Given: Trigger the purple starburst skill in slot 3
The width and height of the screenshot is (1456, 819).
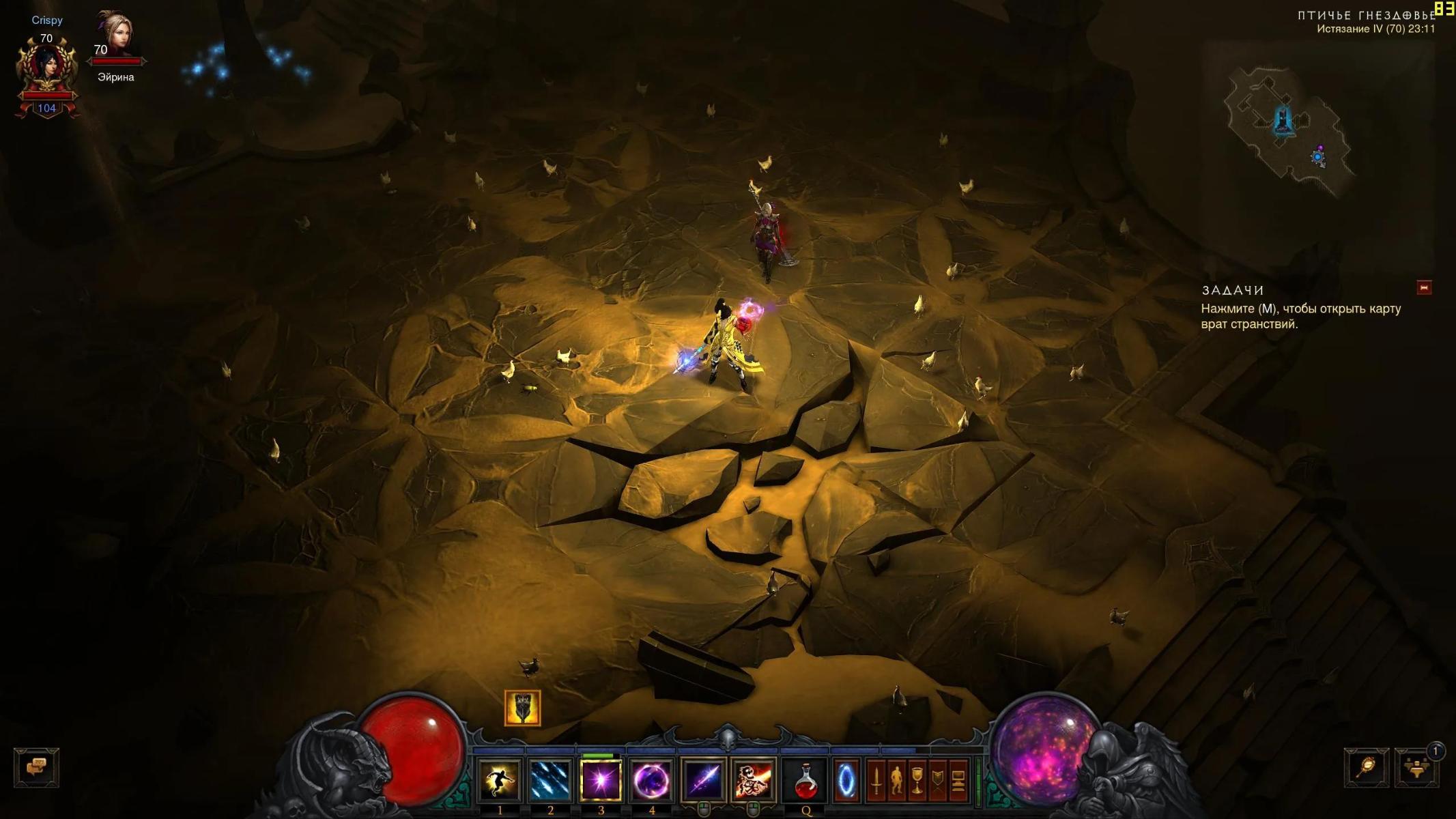Looking at the screenshot, I should (601, 780).
